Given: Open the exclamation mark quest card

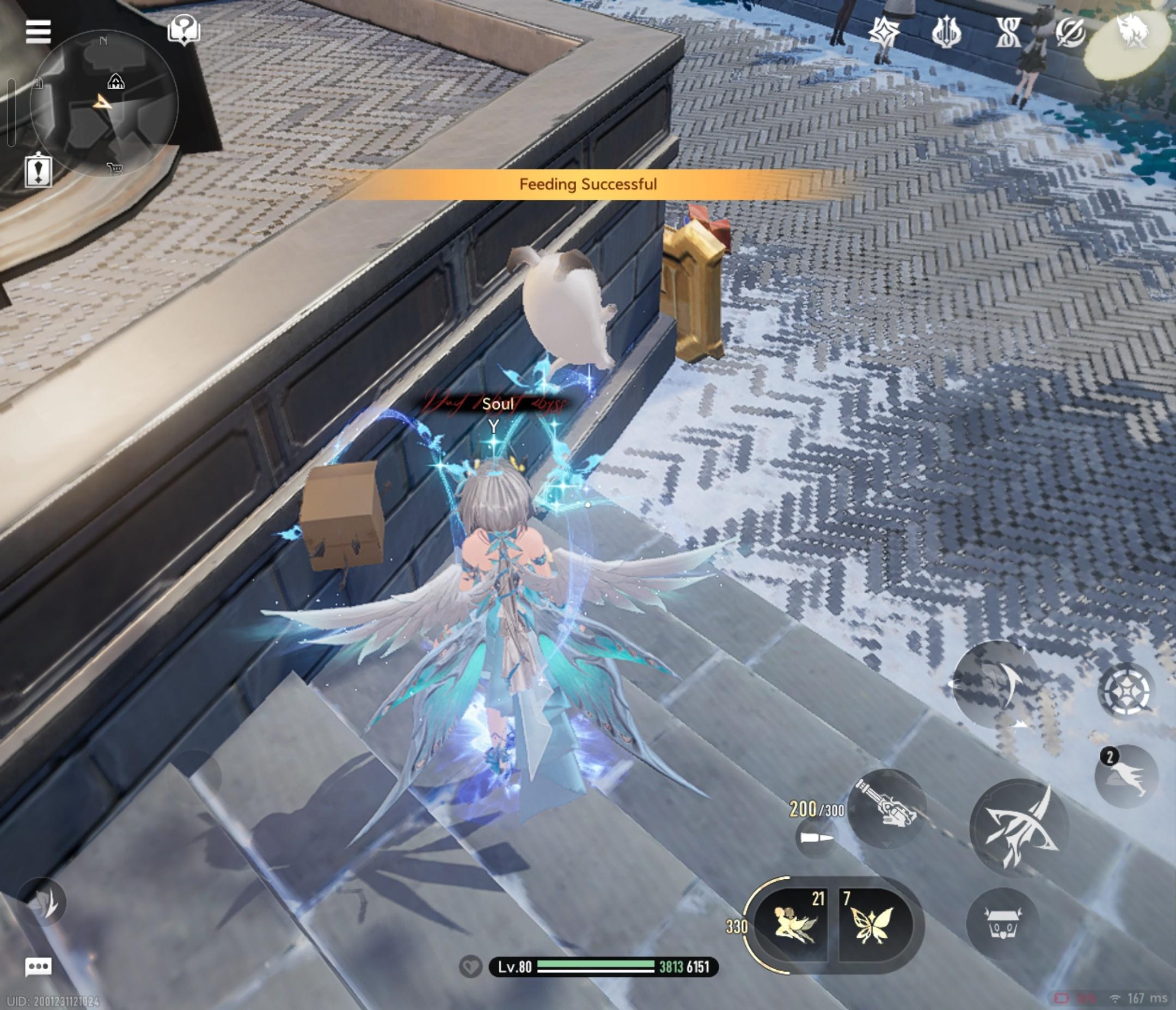Looking at the screenshot, I should point(38,170).
